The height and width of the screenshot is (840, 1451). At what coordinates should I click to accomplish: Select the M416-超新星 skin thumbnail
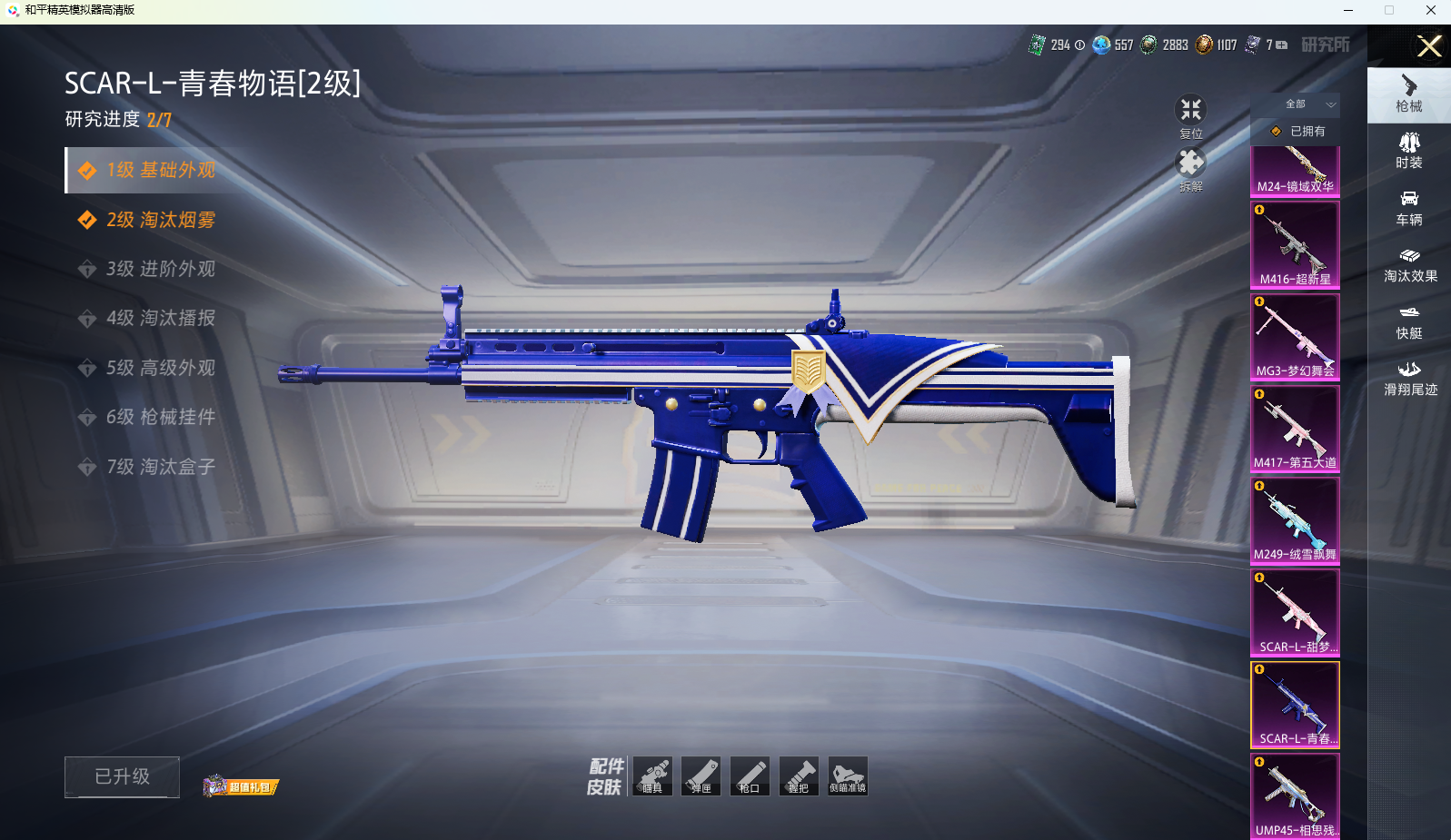pos(1295,244)
